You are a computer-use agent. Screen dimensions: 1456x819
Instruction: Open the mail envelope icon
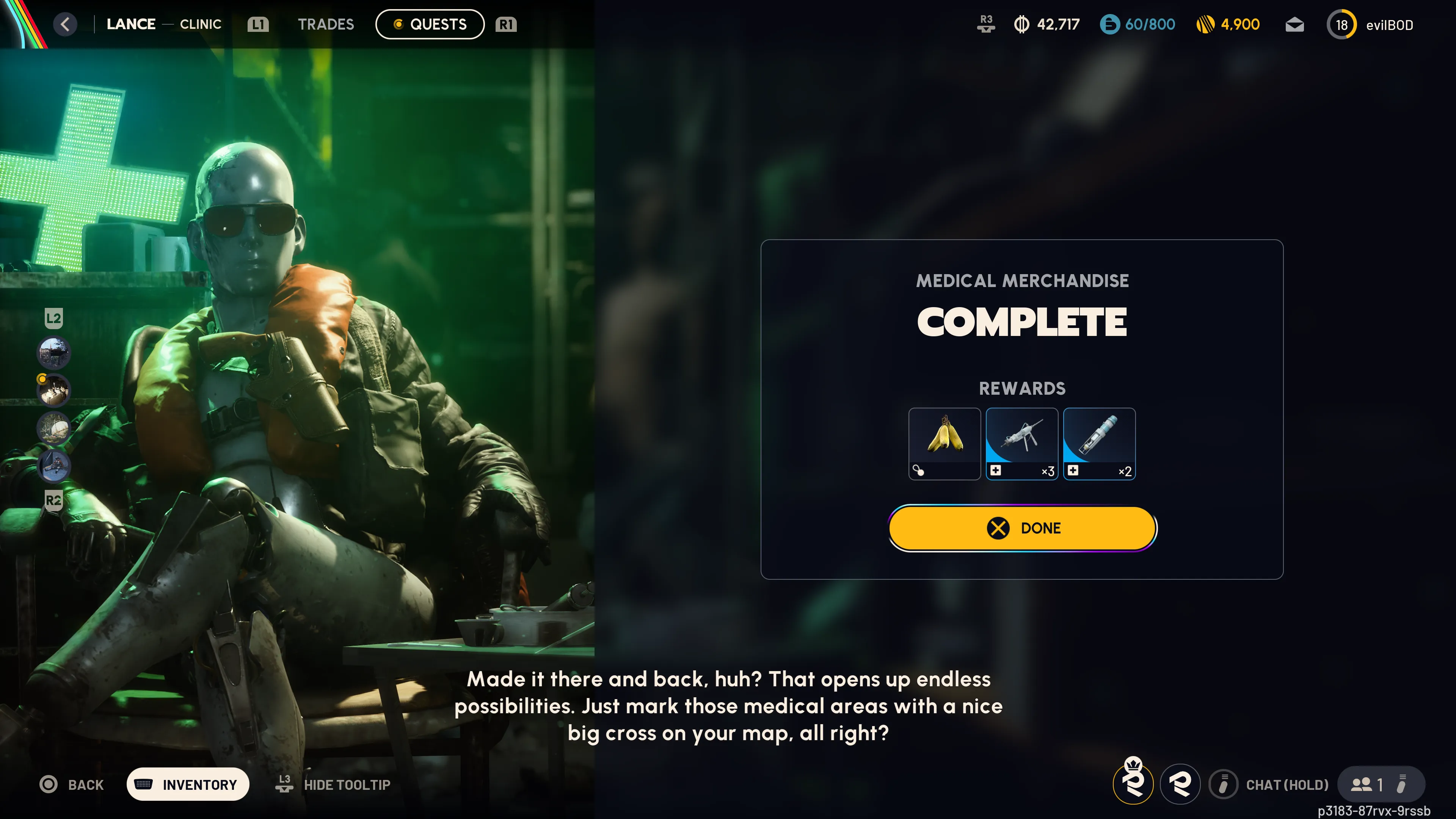[x=1294, y=24]
